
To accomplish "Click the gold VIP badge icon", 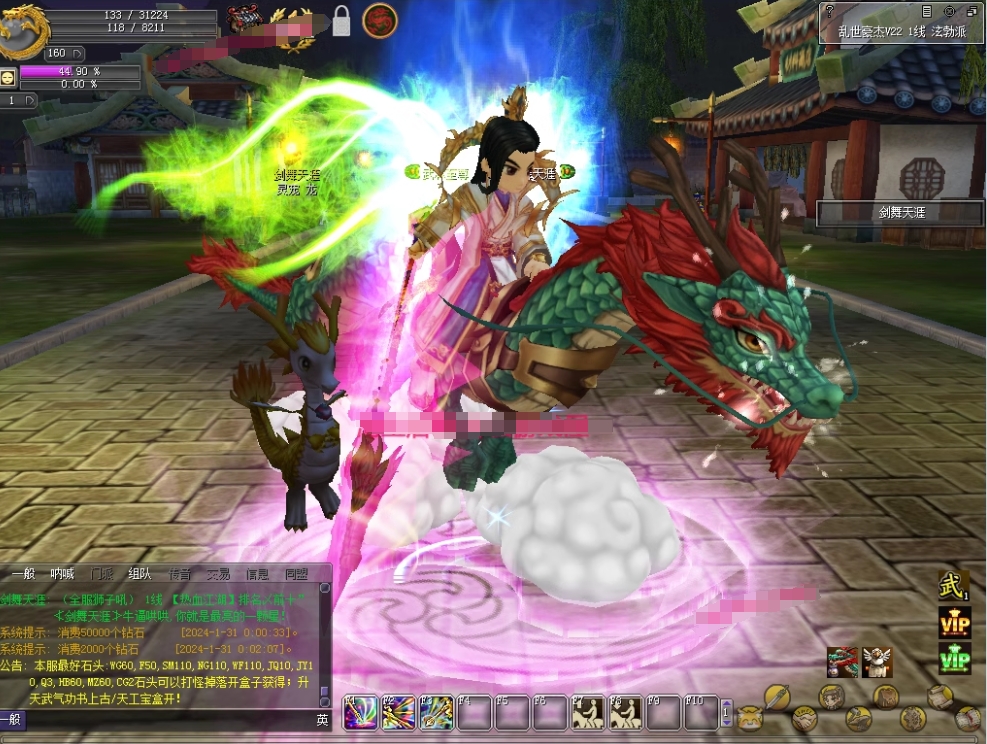I will (x=954, y=622).
